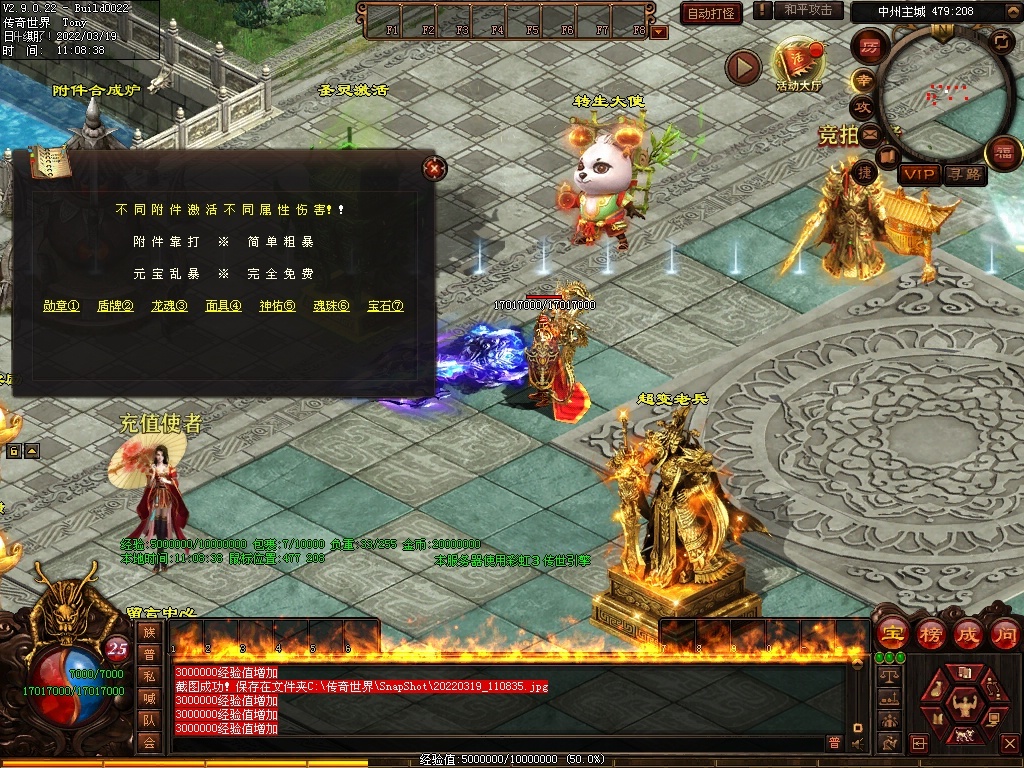Open the 宝 treasure shop button
The height and width of the screenshot is (768, 1024).
coord(892,633)
